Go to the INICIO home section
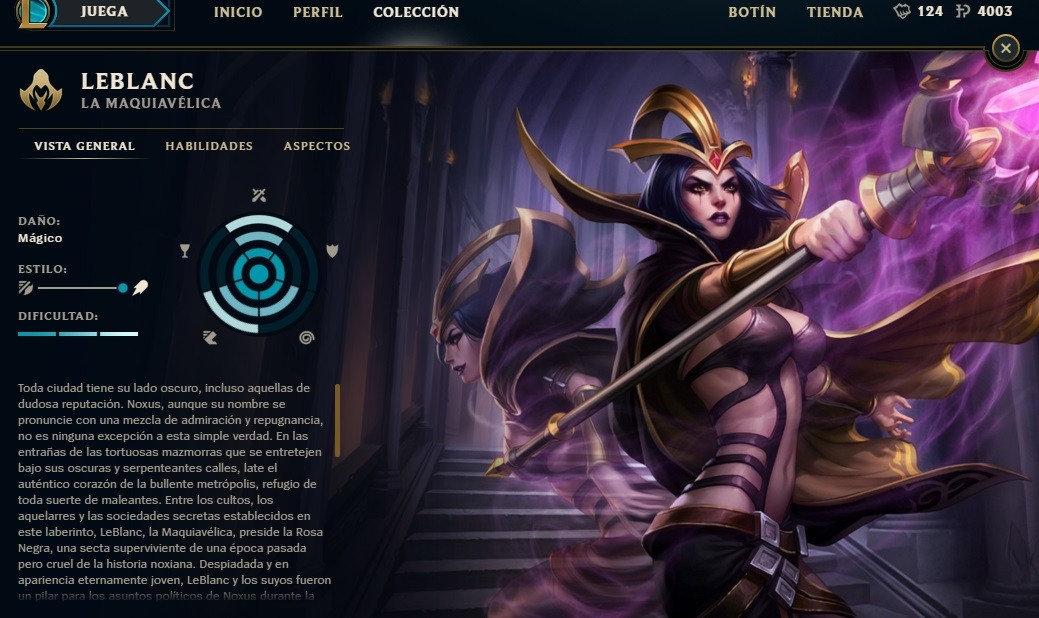The image size is (1039, 618). click(238, 13)
